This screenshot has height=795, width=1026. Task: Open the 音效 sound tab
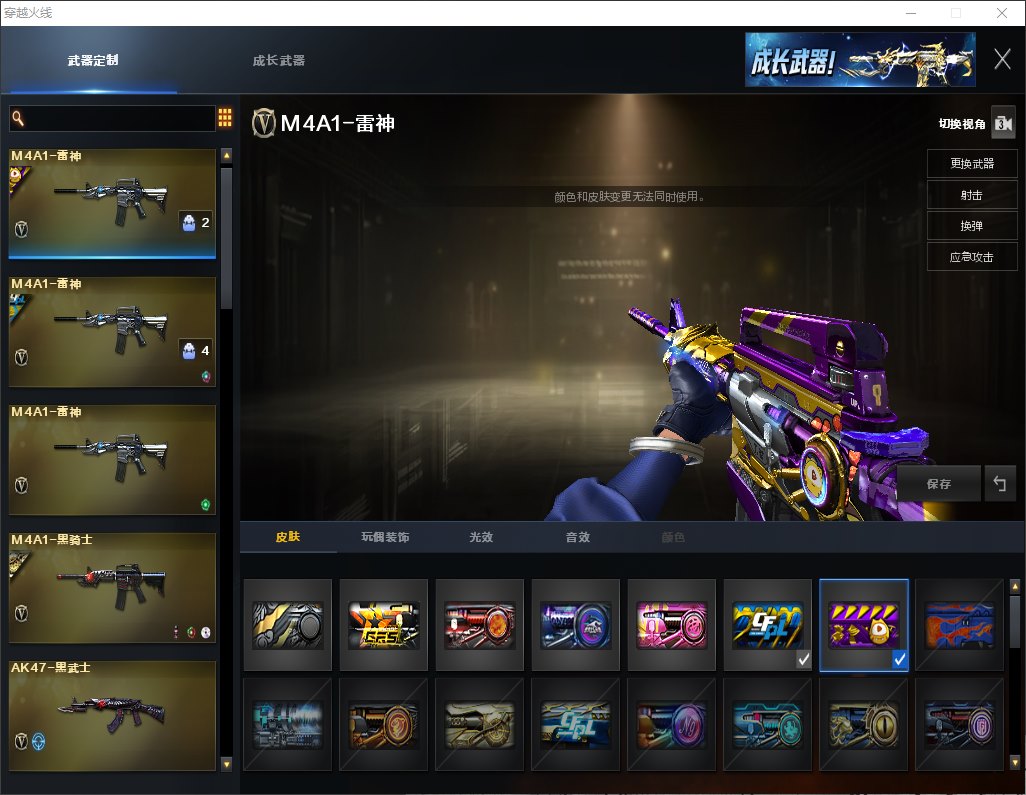click(577, 538)
